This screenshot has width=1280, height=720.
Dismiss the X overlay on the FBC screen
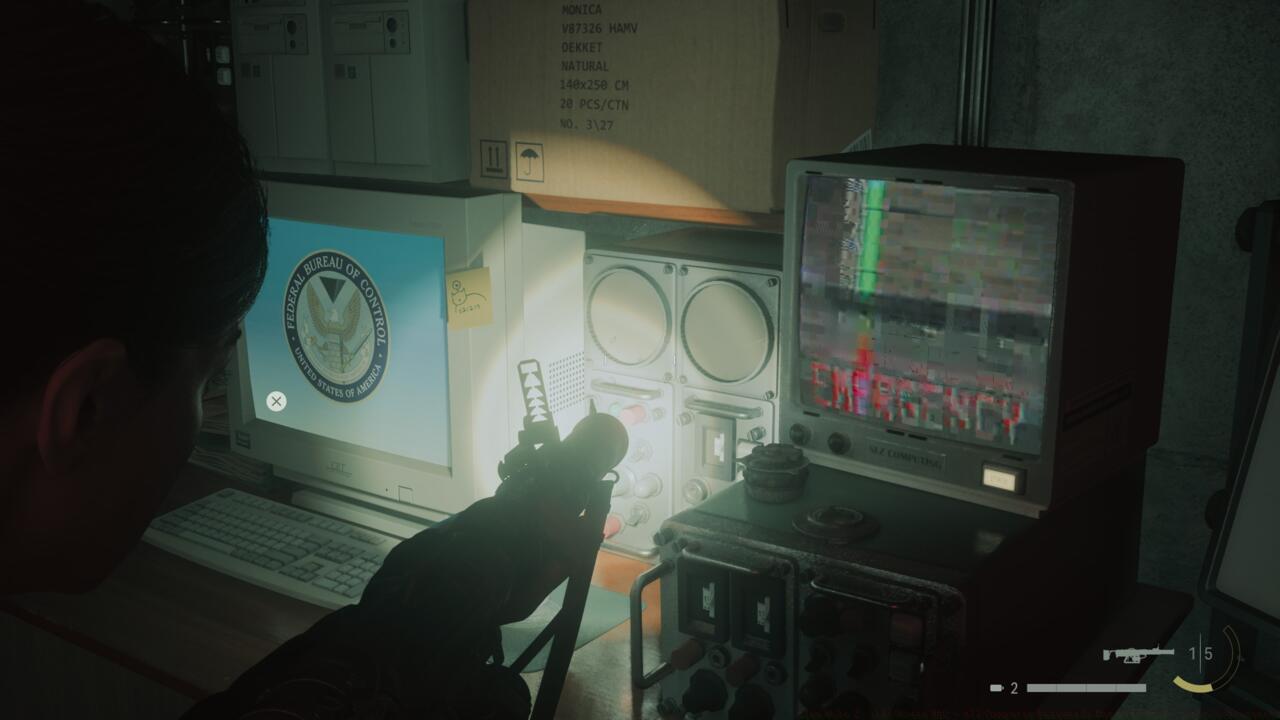275,401
